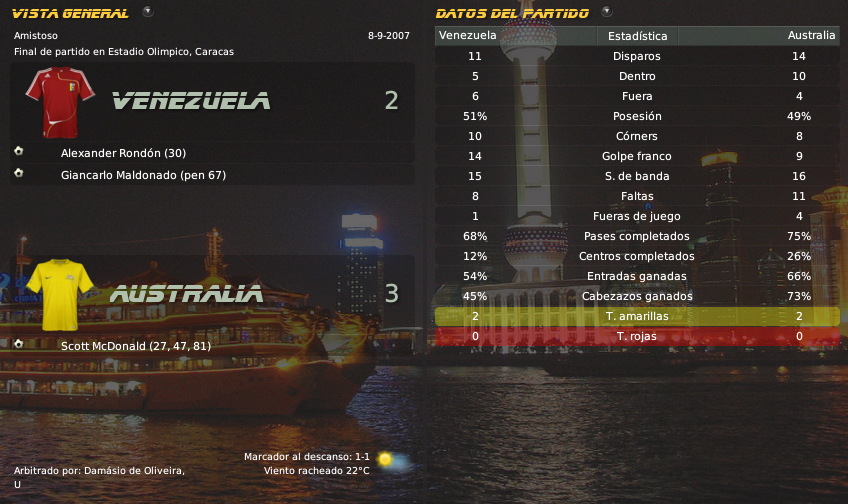Select the T. amarillas statistics row
Image resolution: width=848 pixels, height=504 pixels.
(x=637, y=316)
